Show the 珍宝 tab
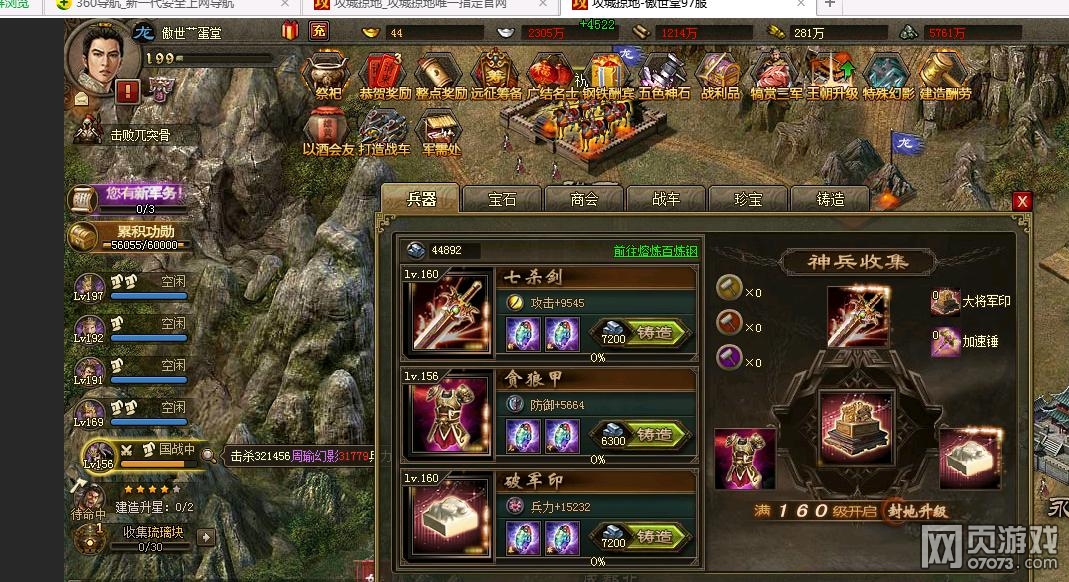Screen dimensions: 1069x582 pos(748,199)
